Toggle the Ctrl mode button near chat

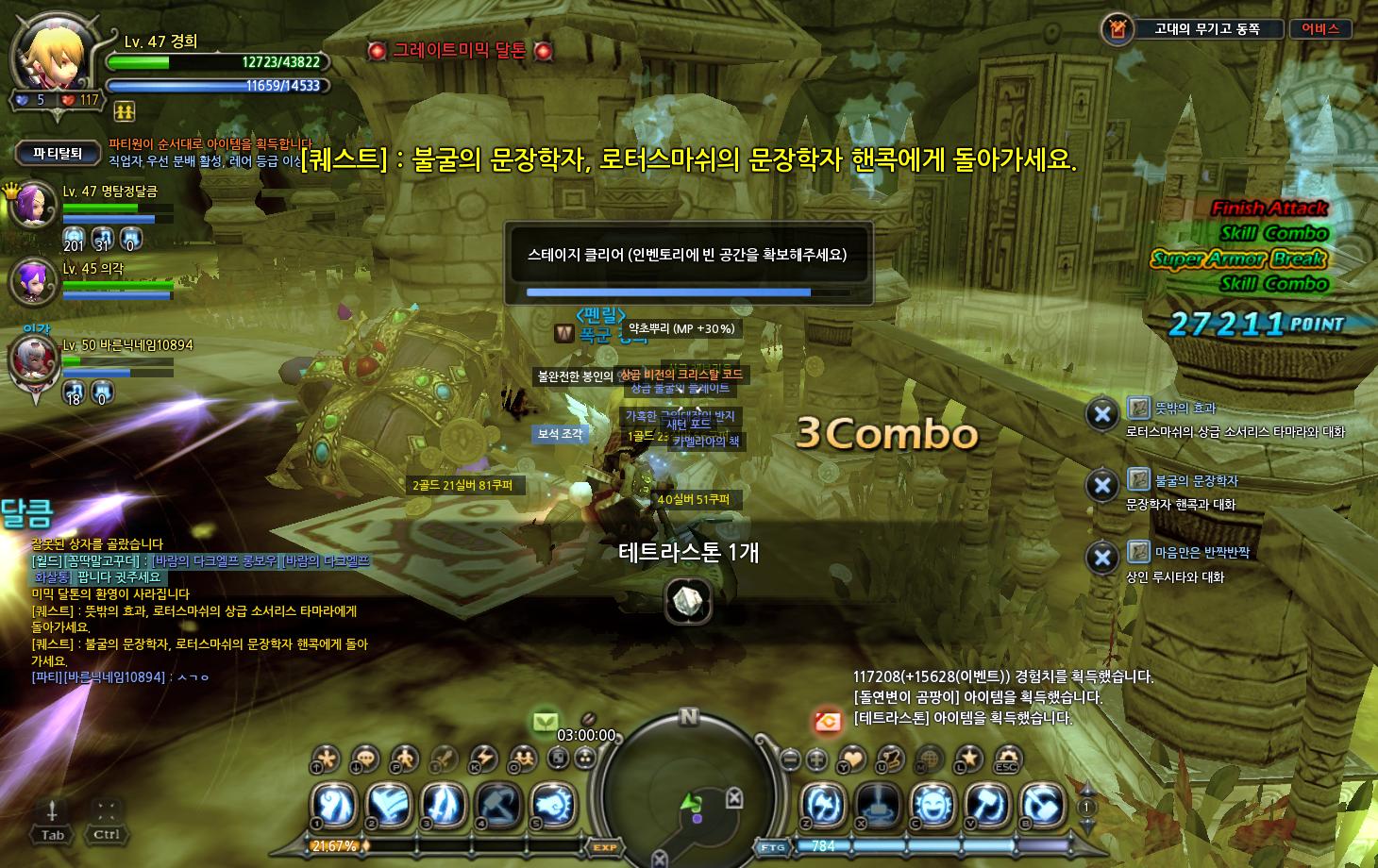point(106,833)
